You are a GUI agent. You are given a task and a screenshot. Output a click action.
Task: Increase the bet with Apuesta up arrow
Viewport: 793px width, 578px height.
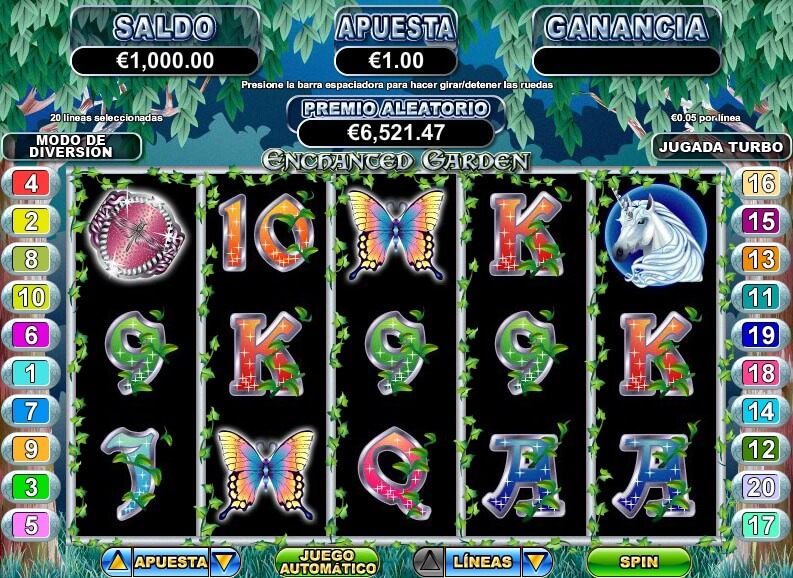click(x=117, y=562)
